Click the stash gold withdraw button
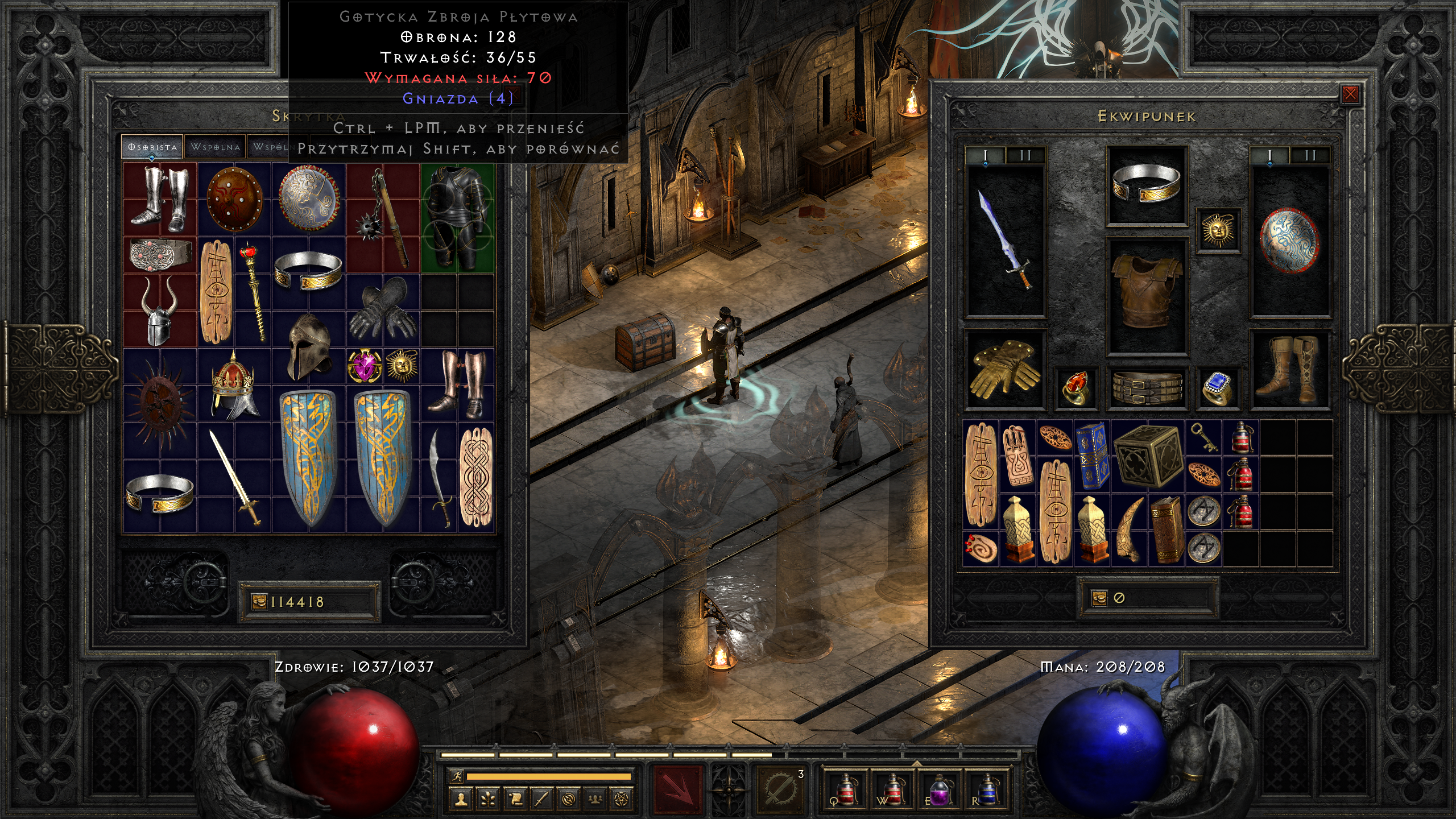 pos(259,602)
